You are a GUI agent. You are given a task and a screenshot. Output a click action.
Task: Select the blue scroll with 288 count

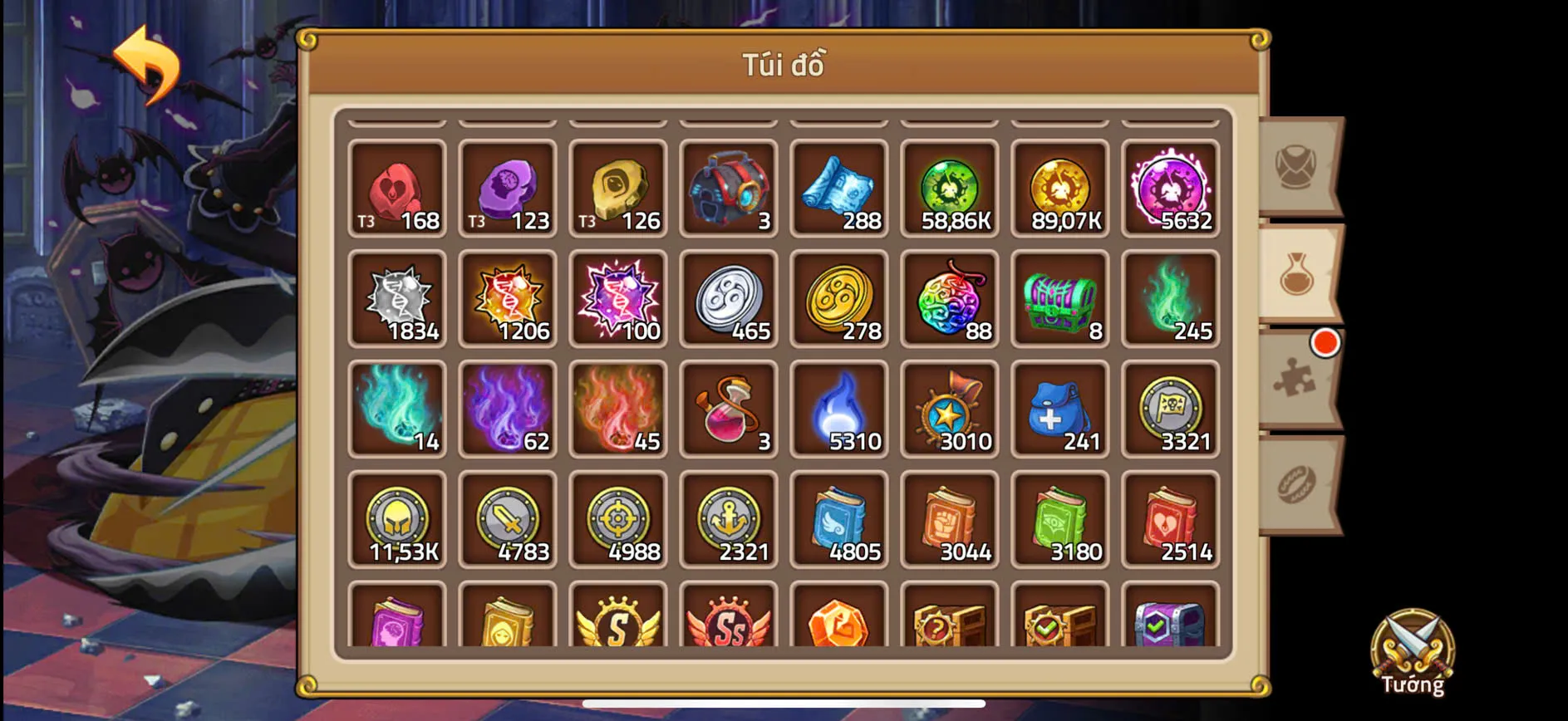(x=838, y=189)
